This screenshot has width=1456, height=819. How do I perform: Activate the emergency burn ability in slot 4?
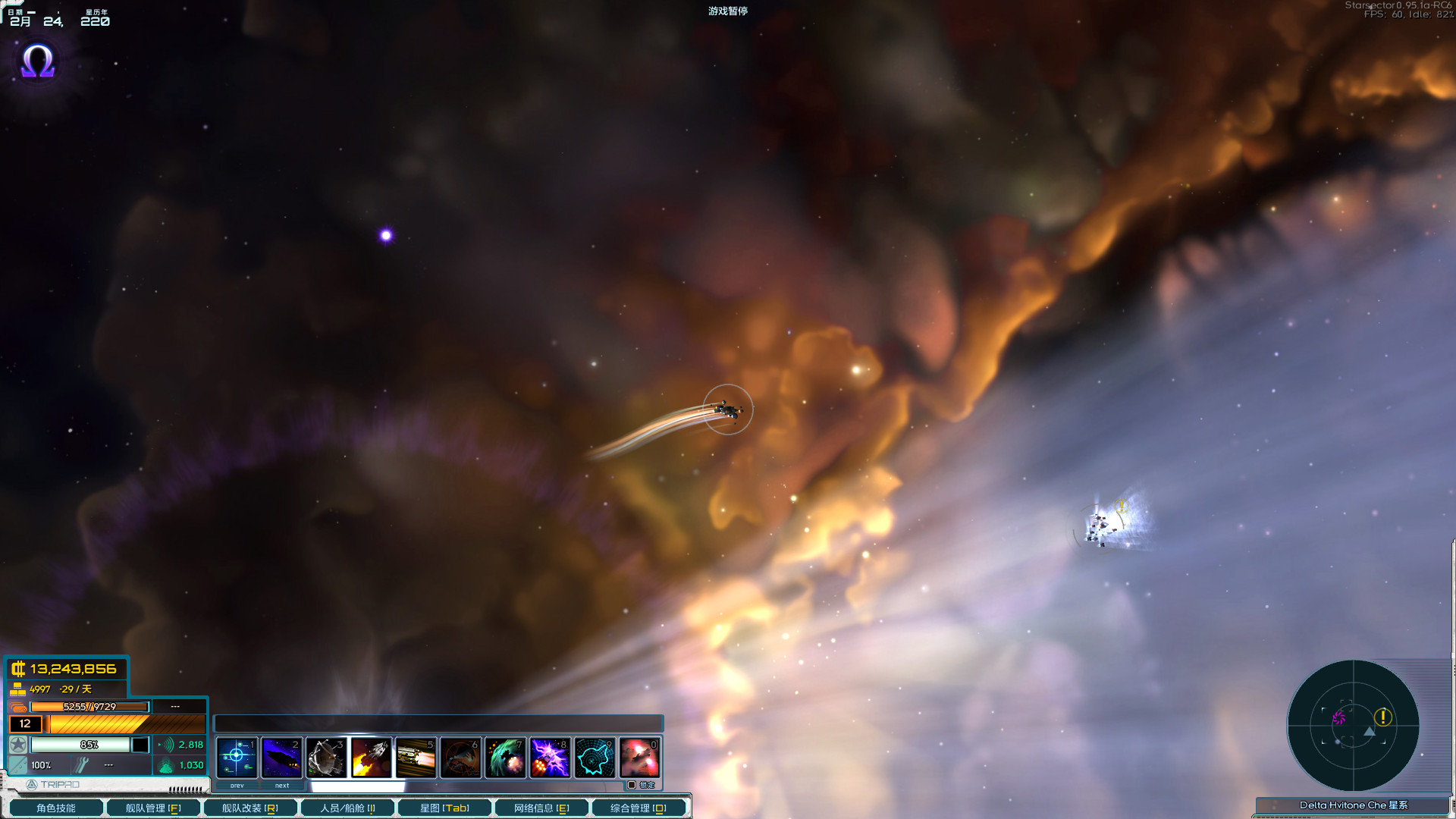pos(371,757)
